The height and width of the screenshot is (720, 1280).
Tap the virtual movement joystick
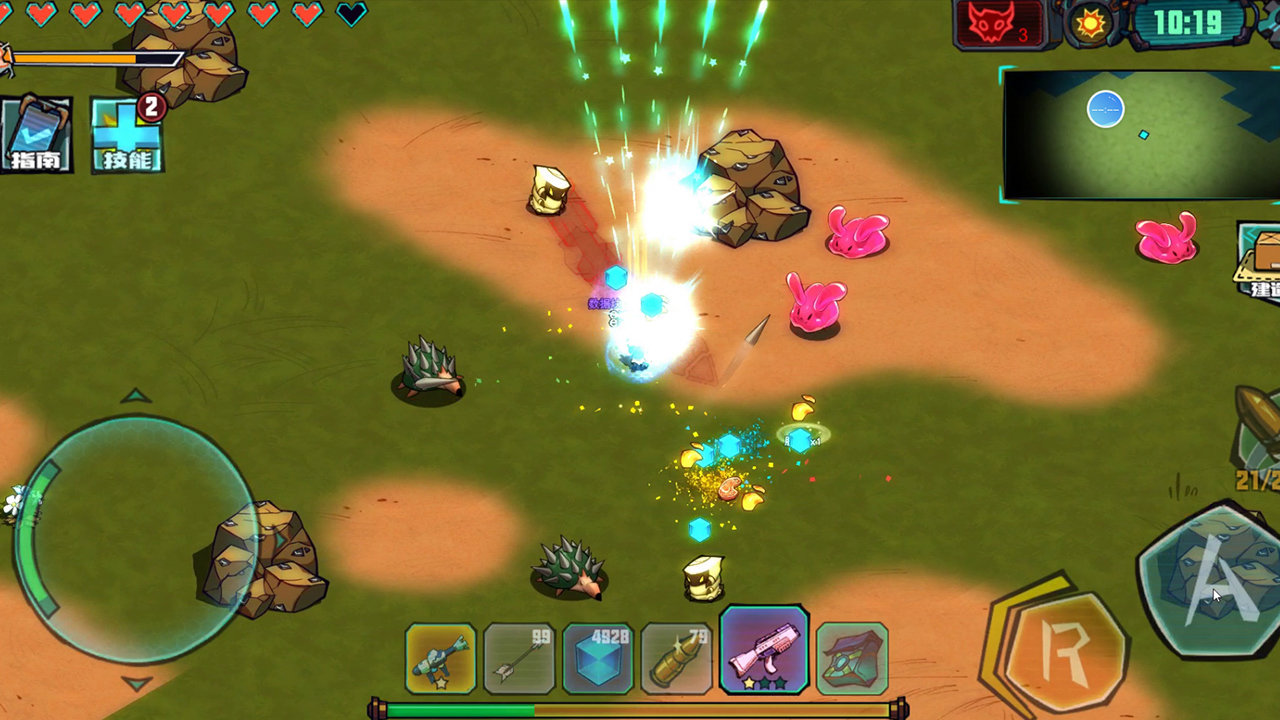[137, 540]
